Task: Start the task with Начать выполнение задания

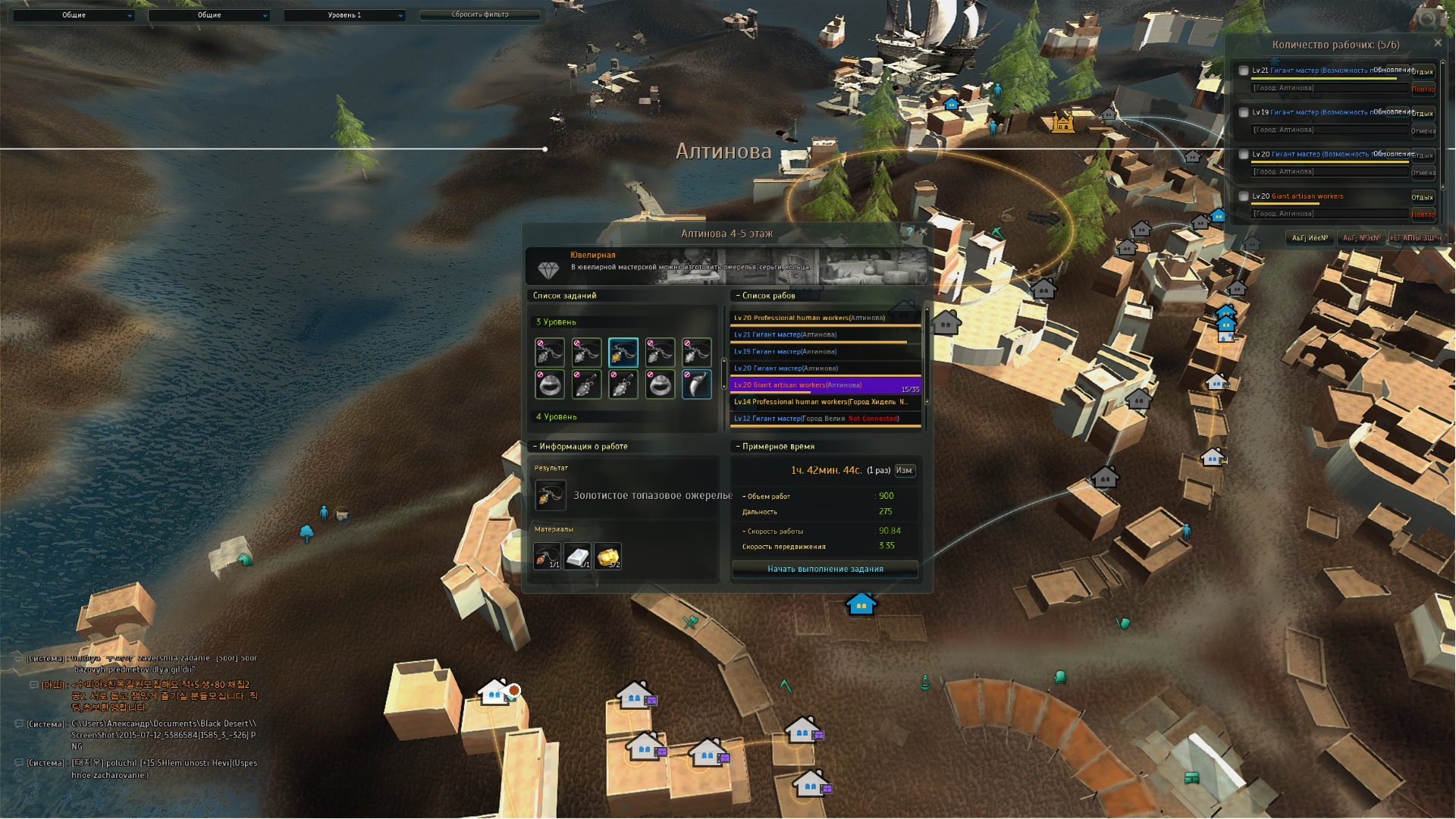Action: [825, 569]
